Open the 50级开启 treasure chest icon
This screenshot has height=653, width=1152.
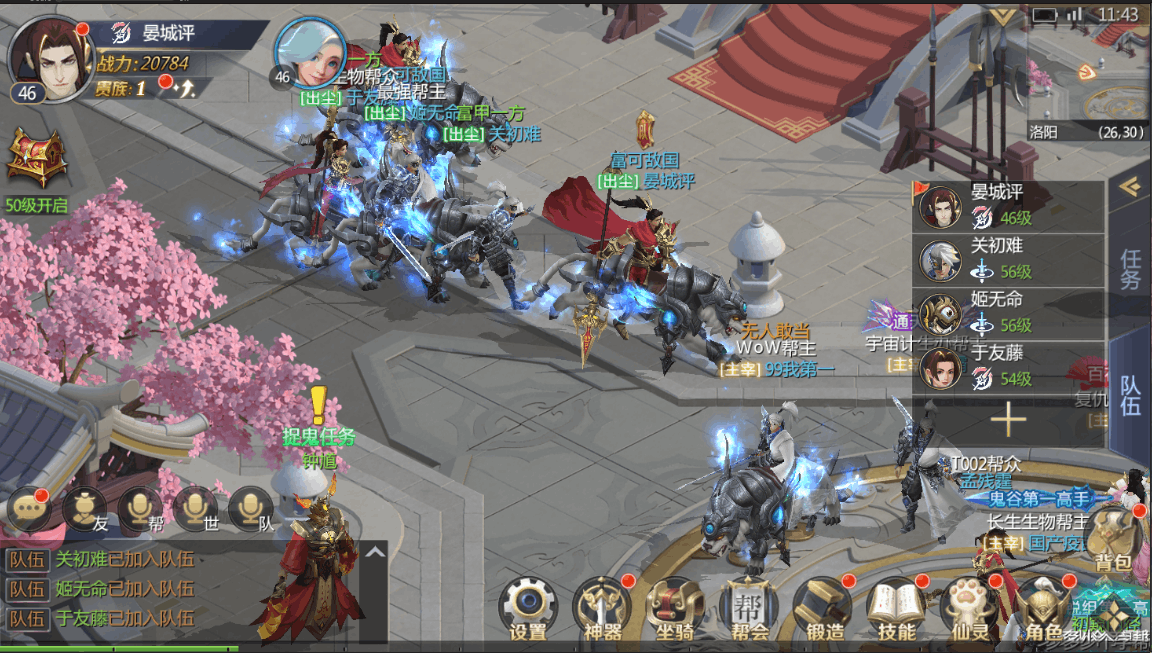point(36,160)
